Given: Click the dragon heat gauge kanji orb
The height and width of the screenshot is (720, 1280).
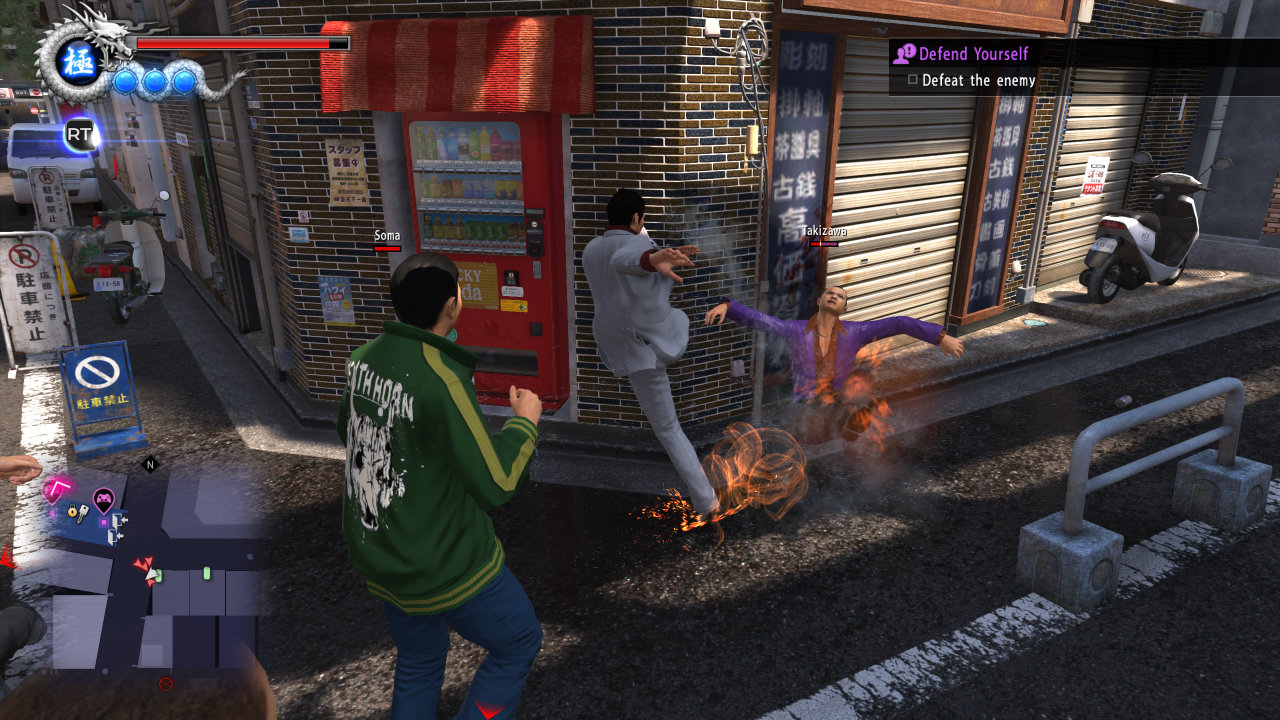Looking at the screenshot, I should pos(77,62).
